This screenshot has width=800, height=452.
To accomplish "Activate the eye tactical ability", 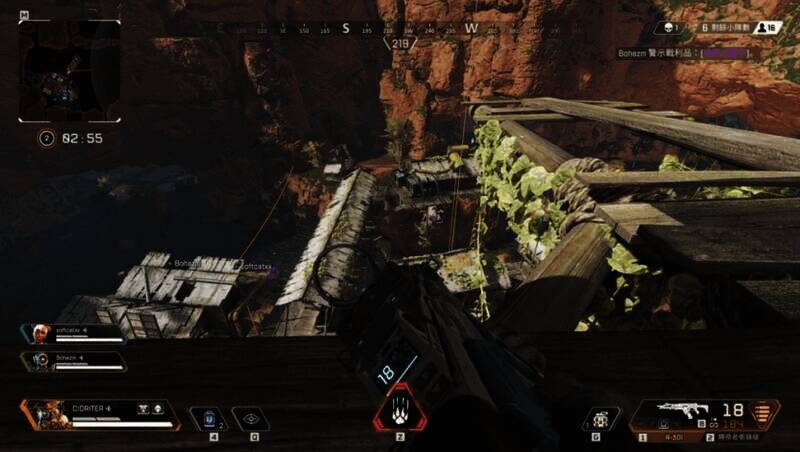I will [x=250, y=419].
